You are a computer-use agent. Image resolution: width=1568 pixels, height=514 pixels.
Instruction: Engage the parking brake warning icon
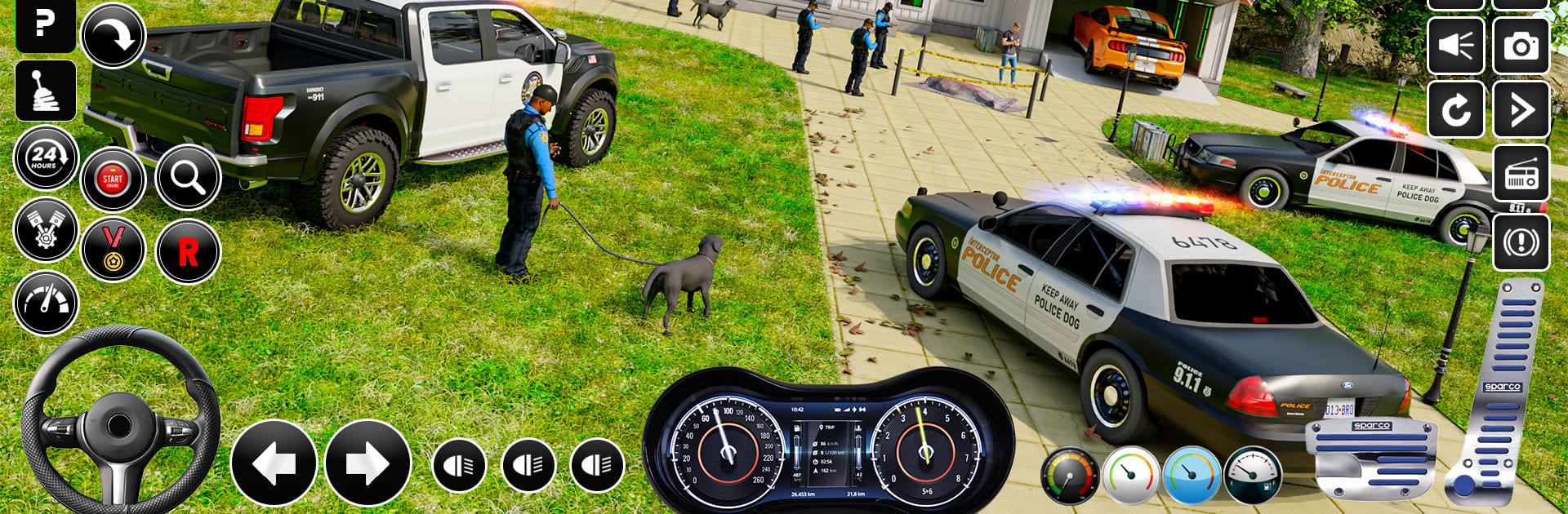(1521, 242)
